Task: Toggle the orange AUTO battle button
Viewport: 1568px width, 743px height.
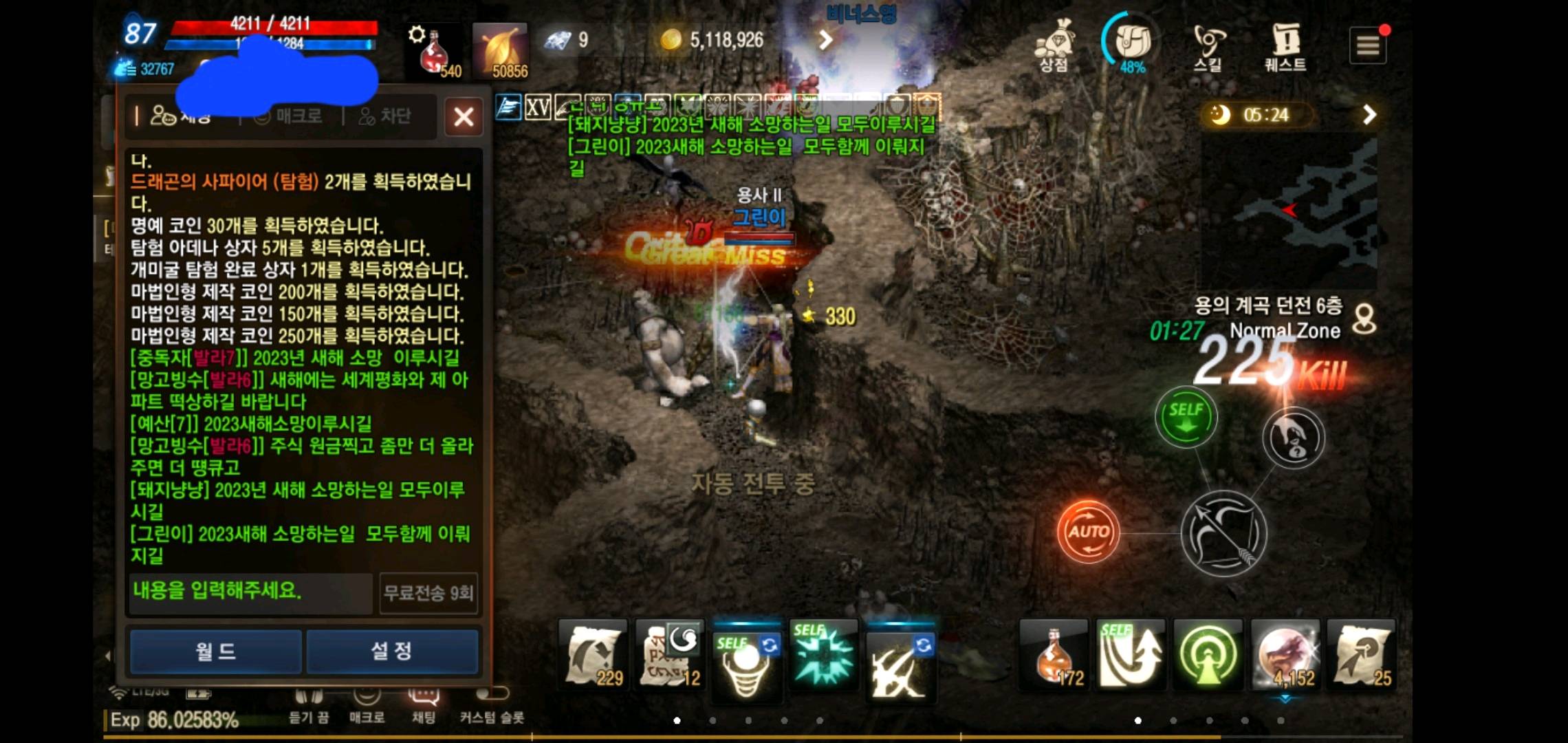Action: (x=1088, y=532)
